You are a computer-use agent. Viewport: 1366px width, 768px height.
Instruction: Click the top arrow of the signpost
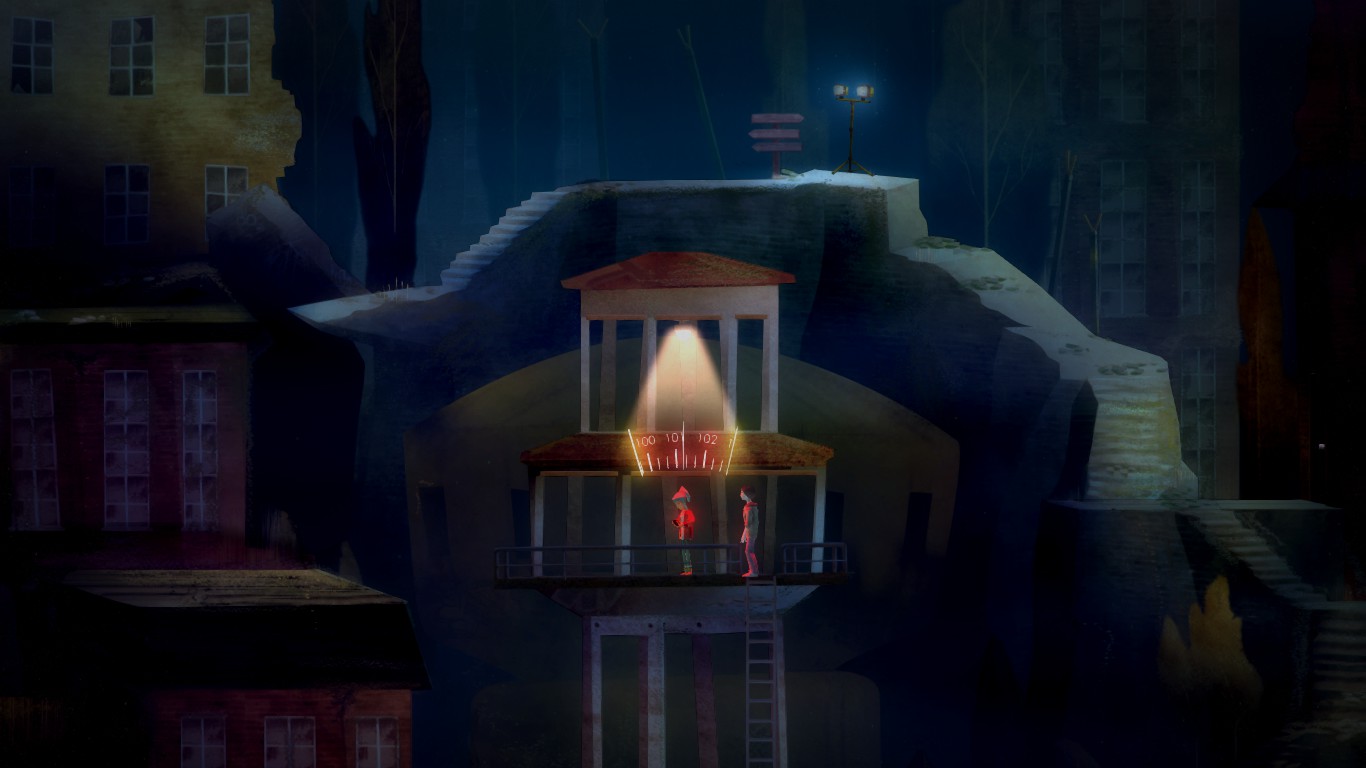779,118
